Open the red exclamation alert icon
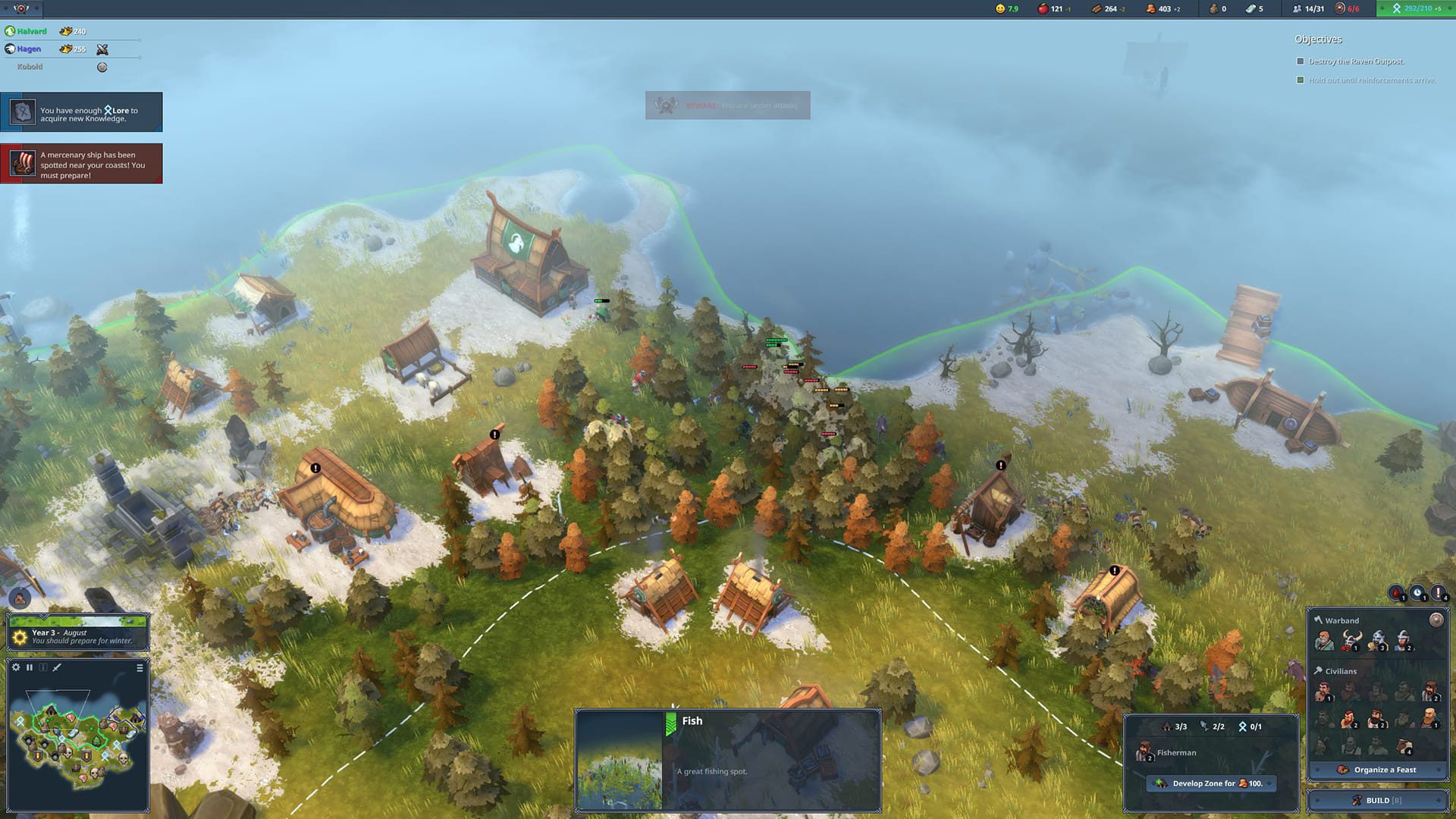This screenshot has width=1456, height=819. [1438, 593]
